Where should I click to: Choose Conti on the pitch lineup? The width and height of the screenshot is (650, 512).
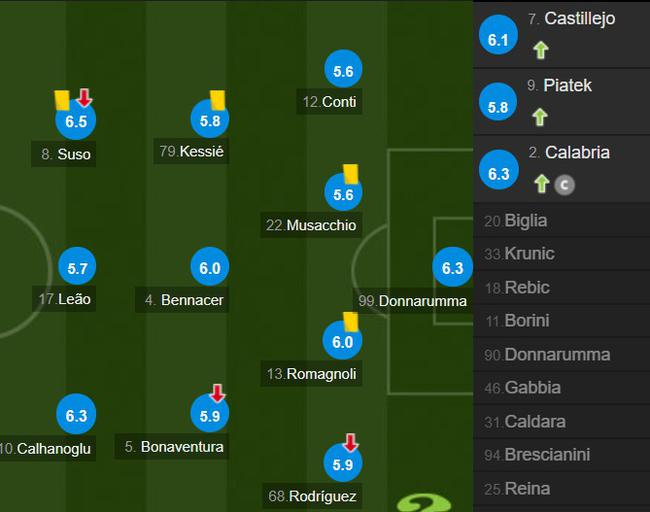click(x=343, y=70)
